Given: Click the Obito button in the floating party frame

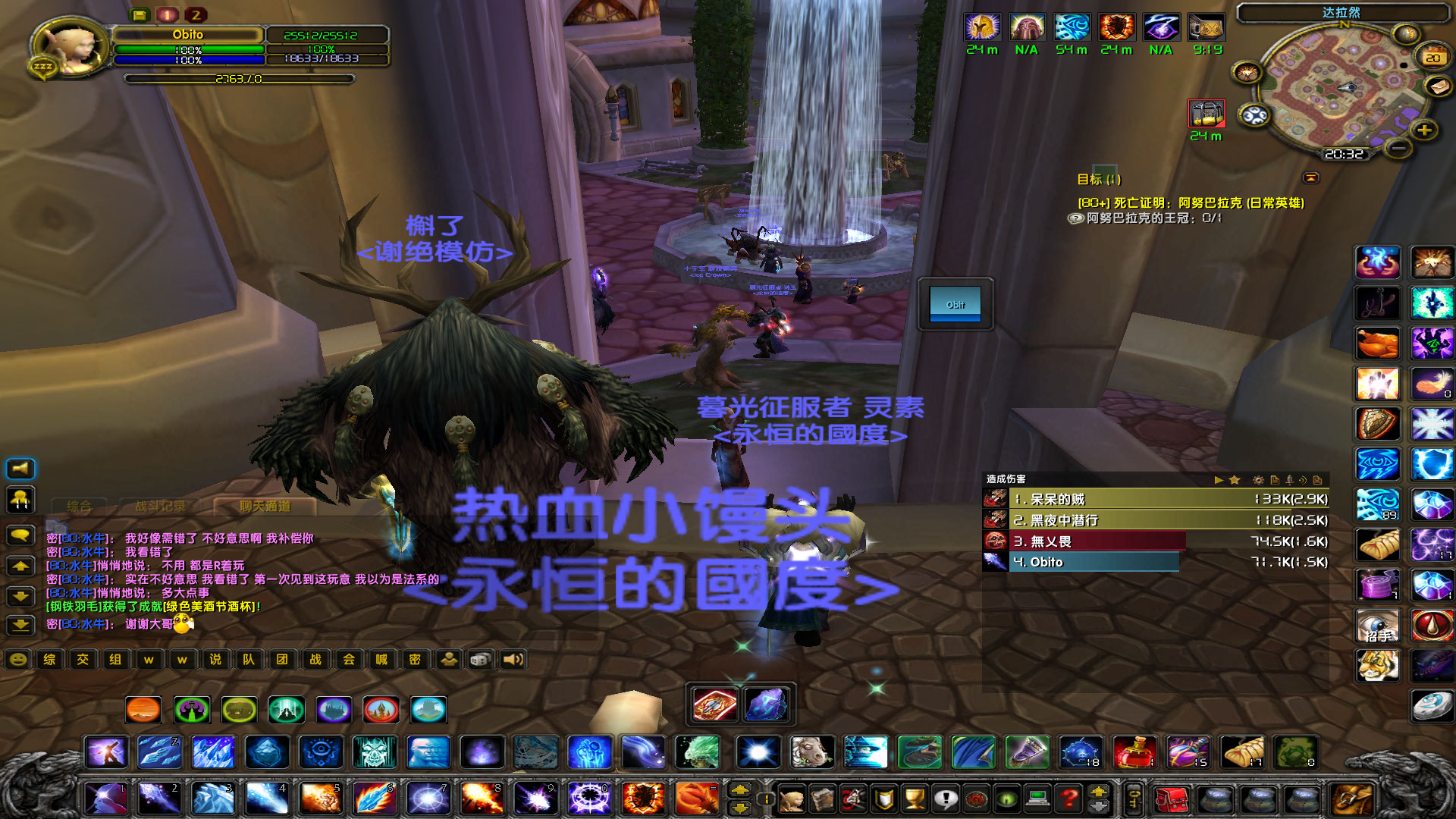Looking at the screenshot, I should click(x=954, y=304).
